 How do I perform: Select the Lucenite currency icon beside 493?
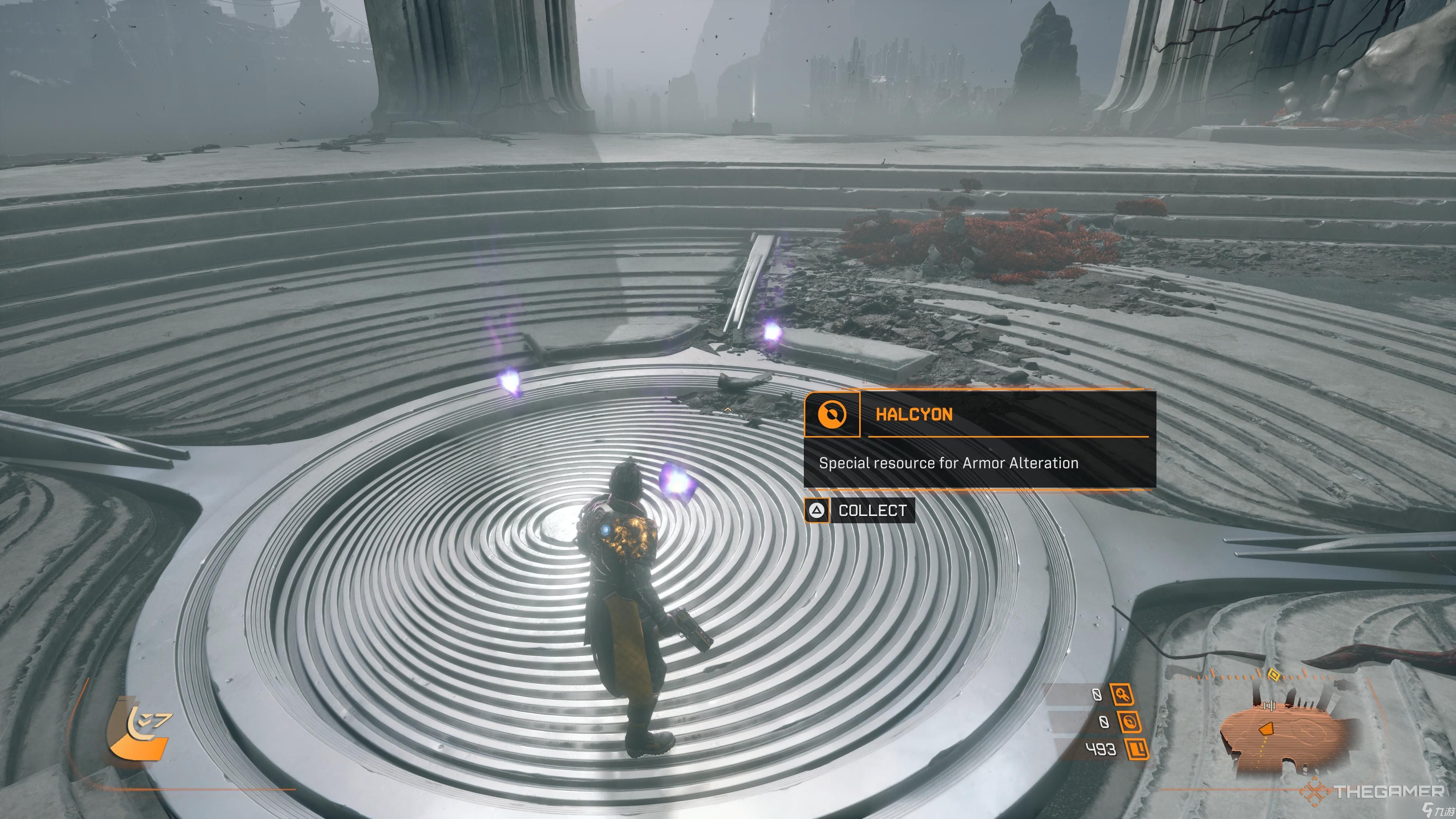[1137, 750]
